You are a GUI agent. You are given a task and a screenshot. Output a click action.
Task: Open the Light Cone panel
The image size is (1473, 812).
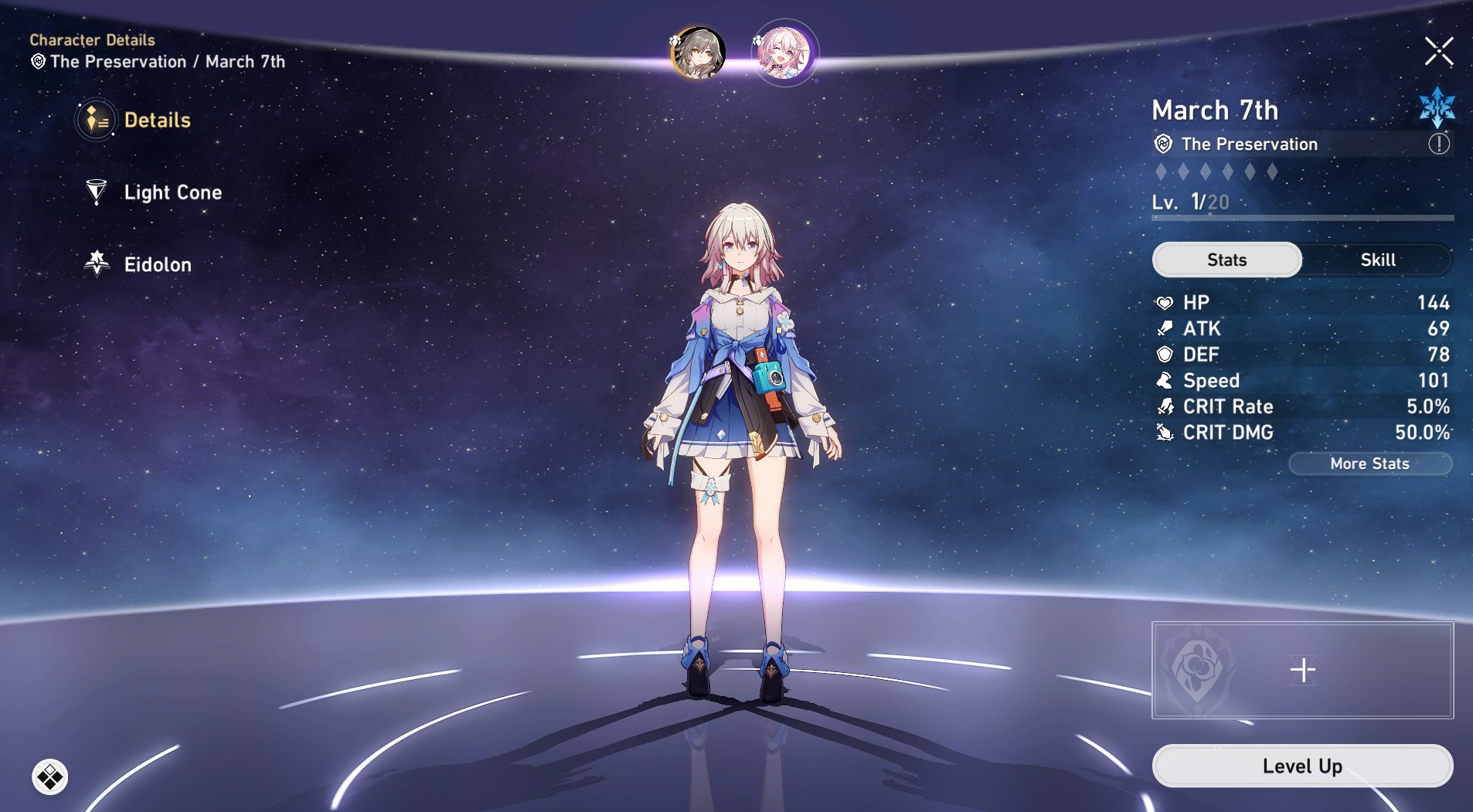point(96,192)
